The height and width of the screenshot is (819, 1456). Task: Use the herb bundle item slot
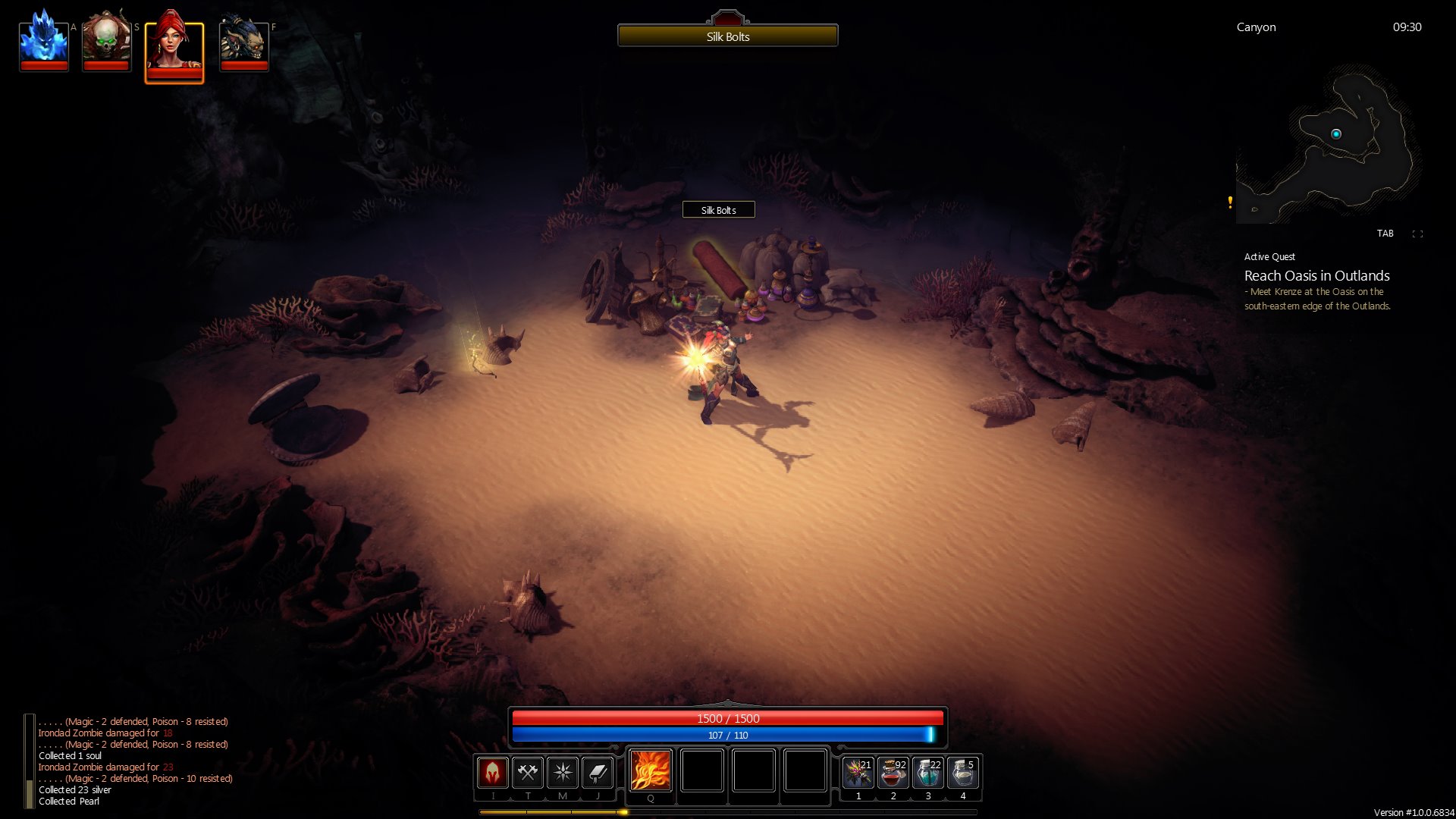pyautogui.click(x=858, y=773)
